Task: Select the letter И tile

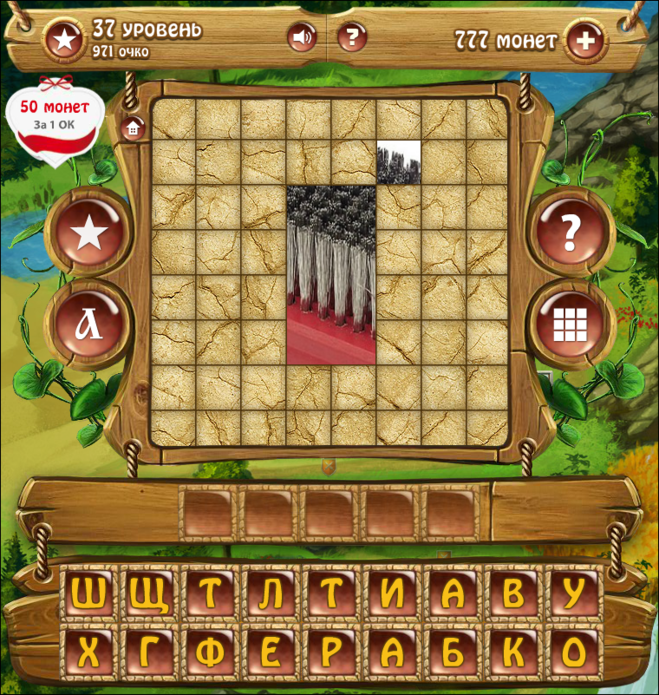Action: tap(392, 595)
